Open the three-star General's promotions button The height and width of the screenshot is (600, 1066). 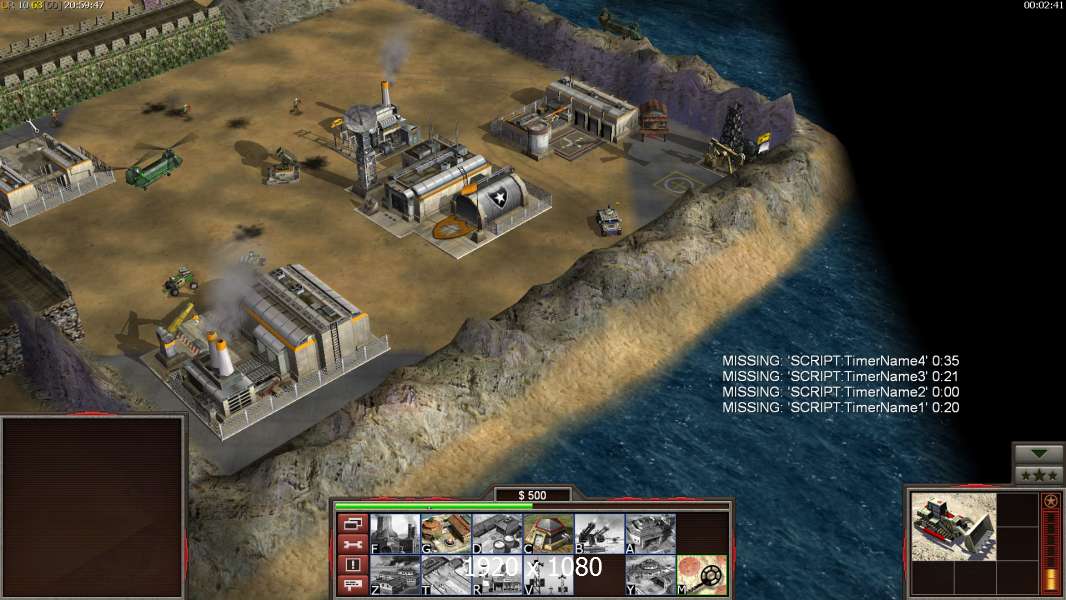(1038, 475)
